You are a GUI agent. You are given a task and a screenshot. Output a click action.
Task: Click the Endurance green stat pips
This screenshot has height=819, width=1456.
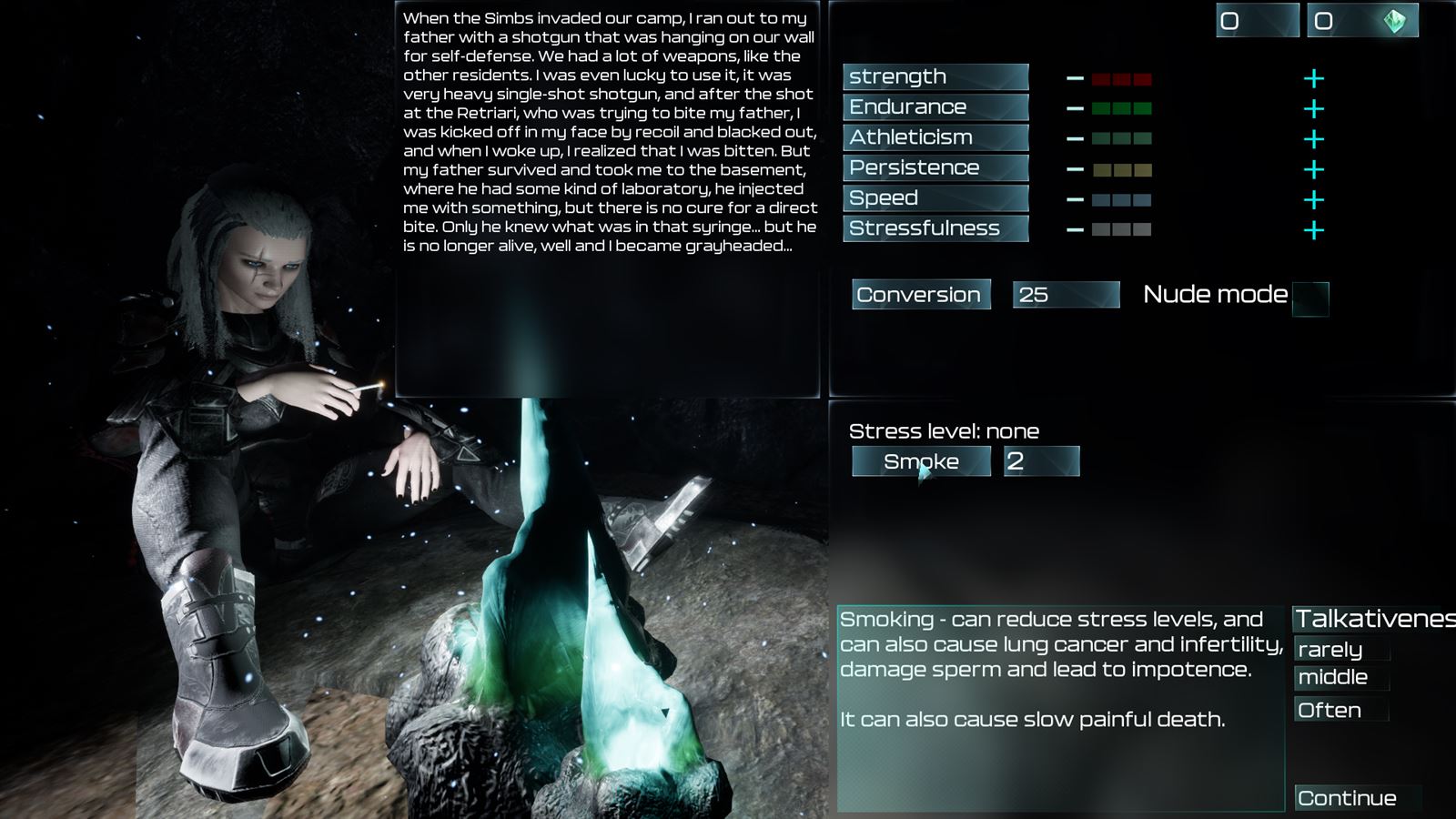click(1123, 106)
